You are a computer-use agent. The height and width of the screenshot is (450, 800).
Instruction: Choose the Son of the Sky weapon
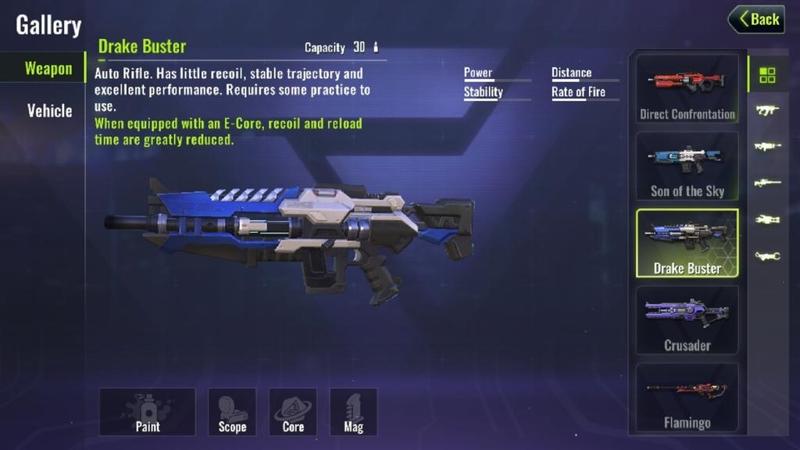coord(687,165)
